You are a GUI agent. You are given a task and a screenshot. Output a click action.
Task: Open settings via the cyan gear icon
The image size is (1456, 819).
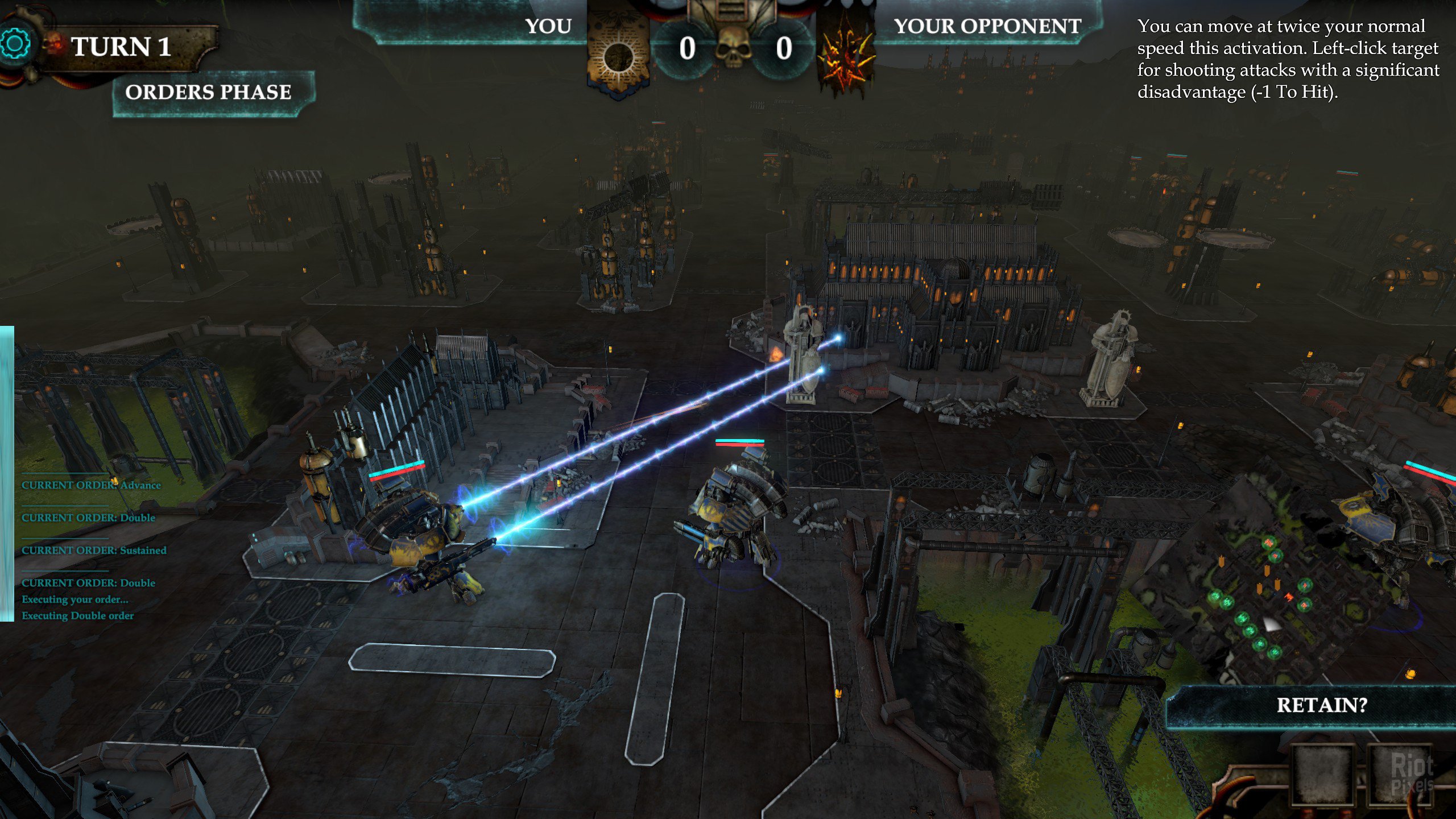pyautogui.click(x=15, y=44)
